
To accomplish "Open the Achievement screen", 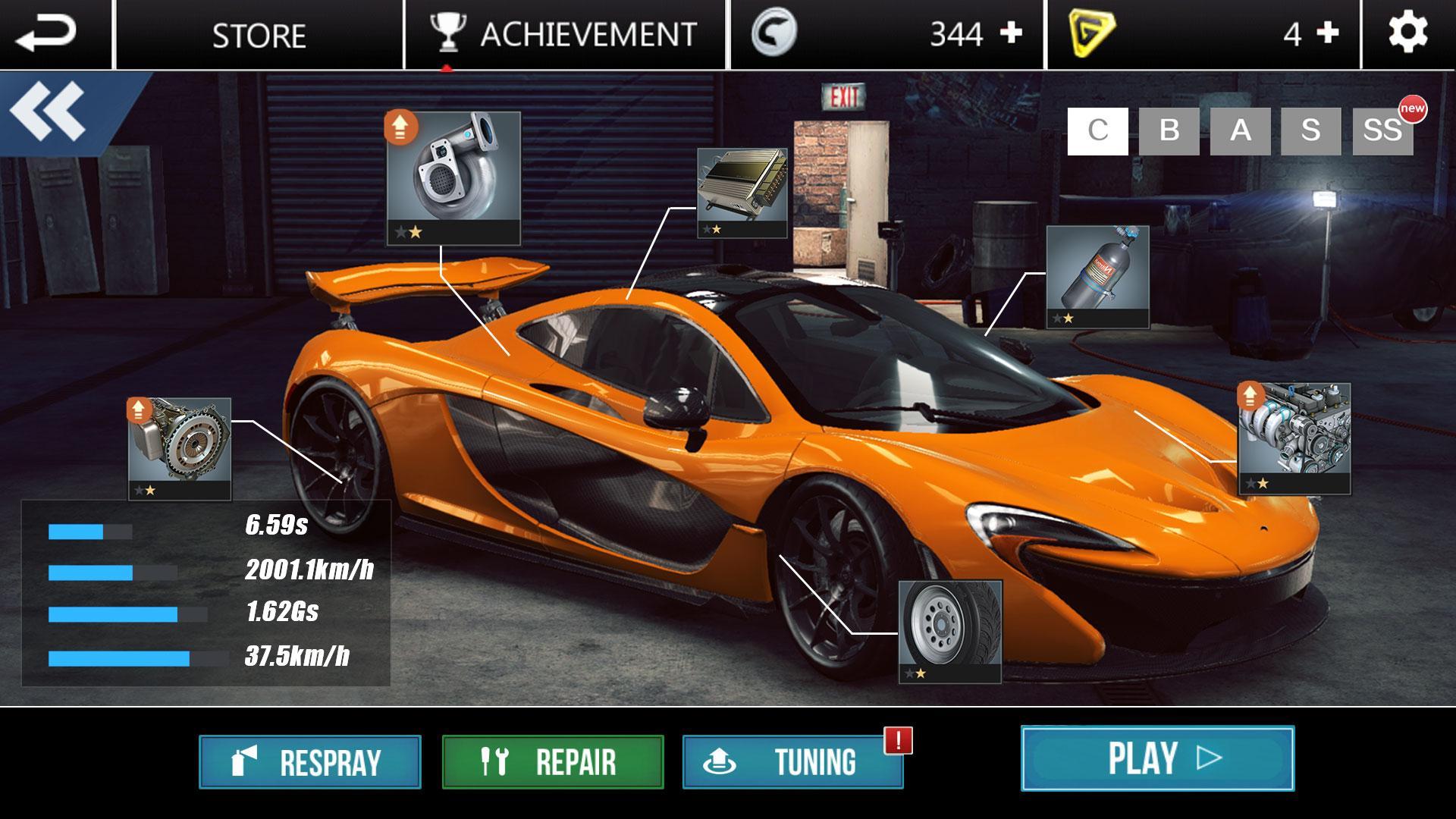I will 565,35.
